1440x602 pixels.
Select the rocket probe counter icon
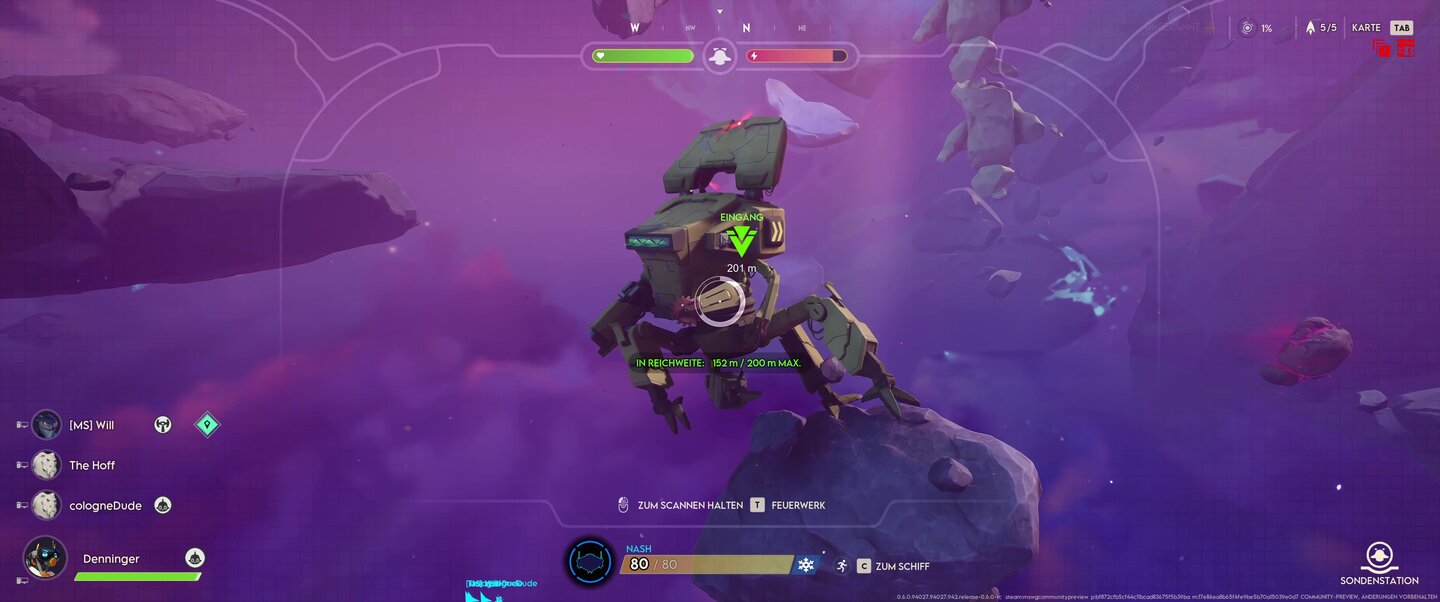click(1310, 28)
